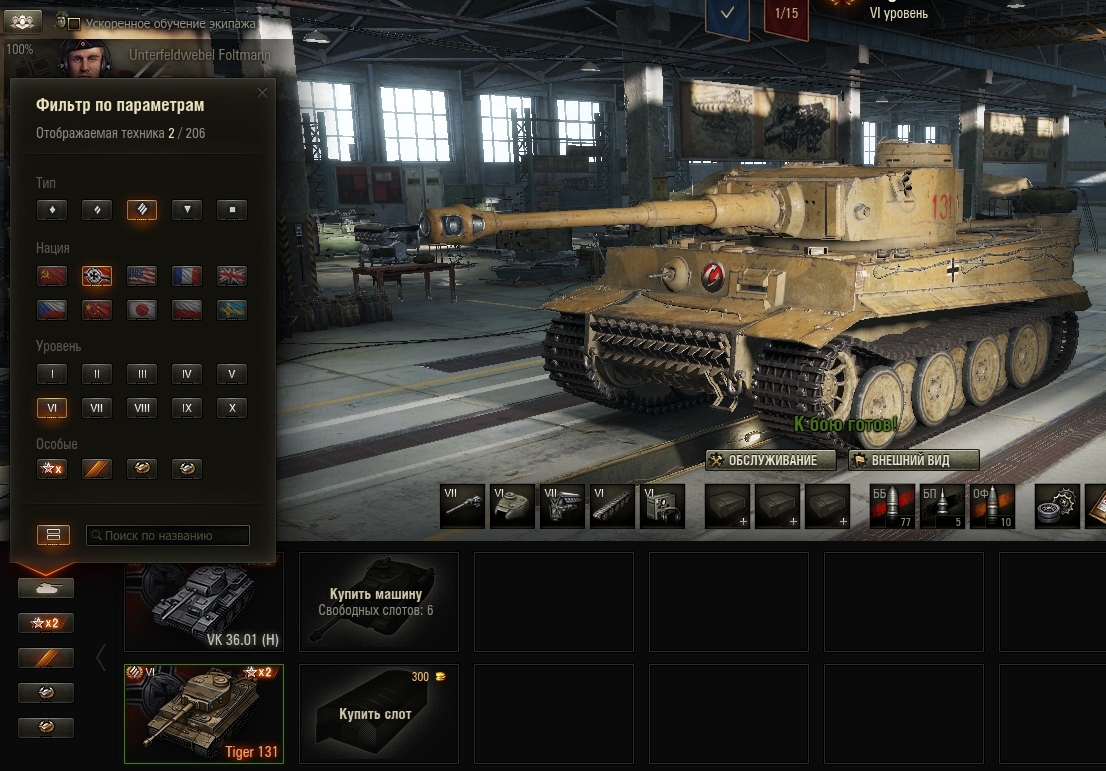Click Купить машину to buy a vehicle

click(x=378, y=601)
